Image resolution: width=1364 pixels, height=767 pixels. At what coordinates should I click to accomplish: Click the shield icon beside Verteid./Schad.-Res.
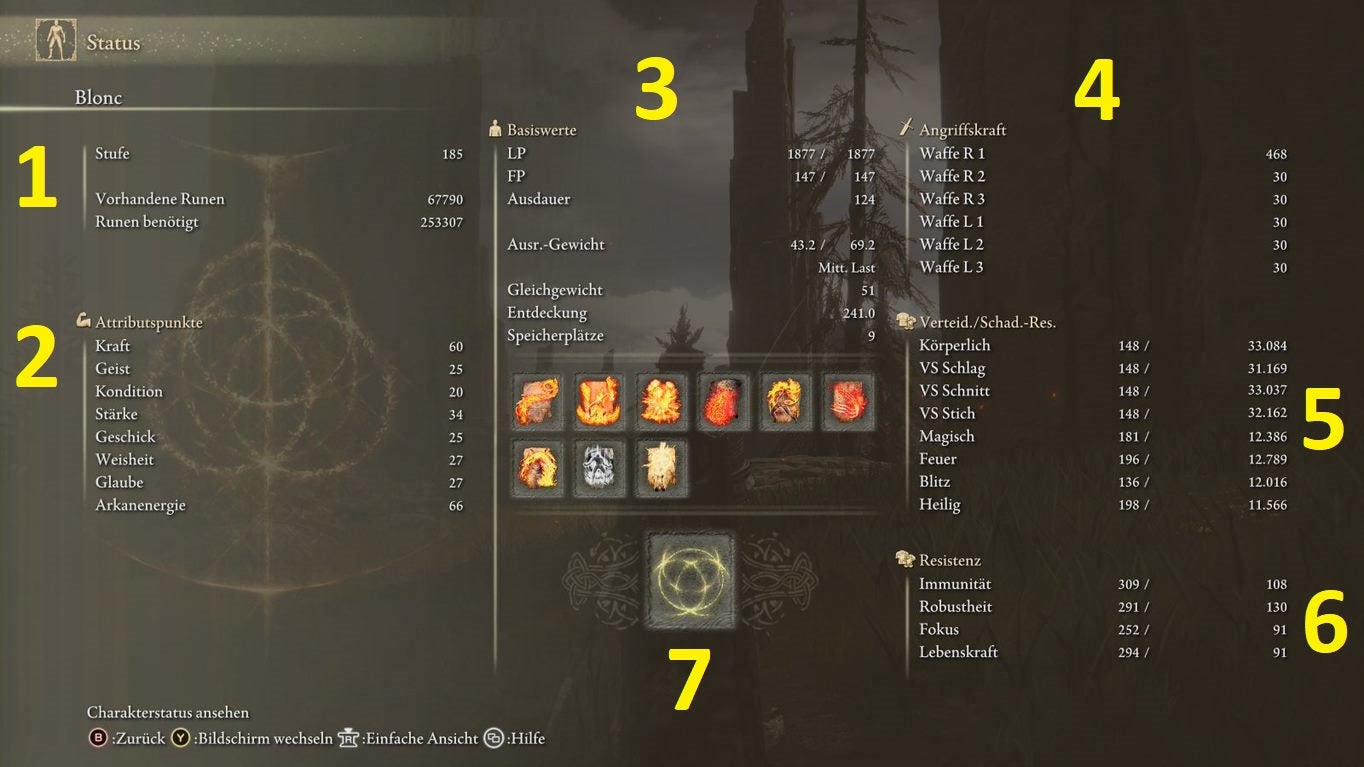906,320
